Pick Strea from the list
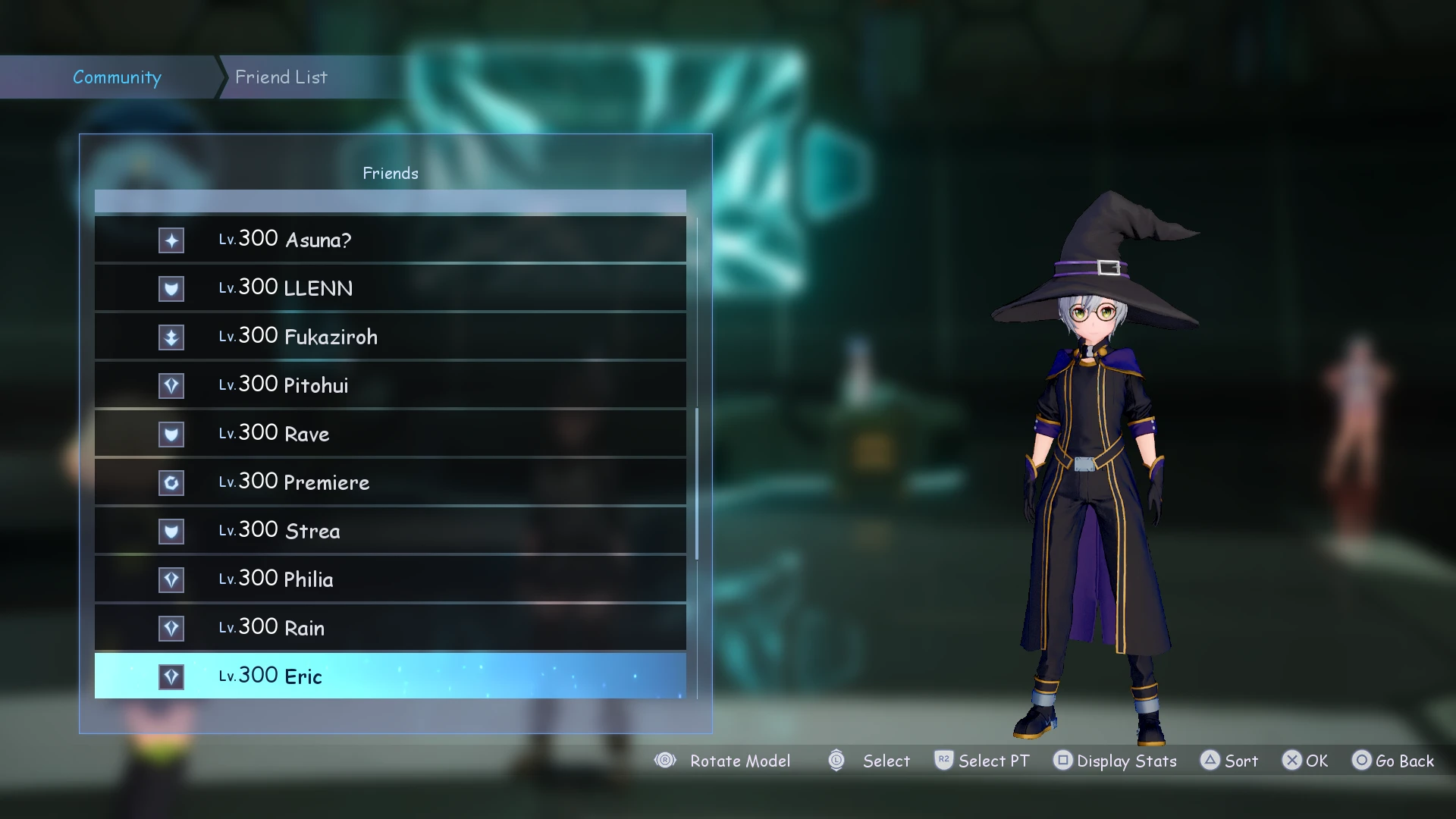This screenshot has width=1456, height=819. pyautogui.click(x=390, y=531)
